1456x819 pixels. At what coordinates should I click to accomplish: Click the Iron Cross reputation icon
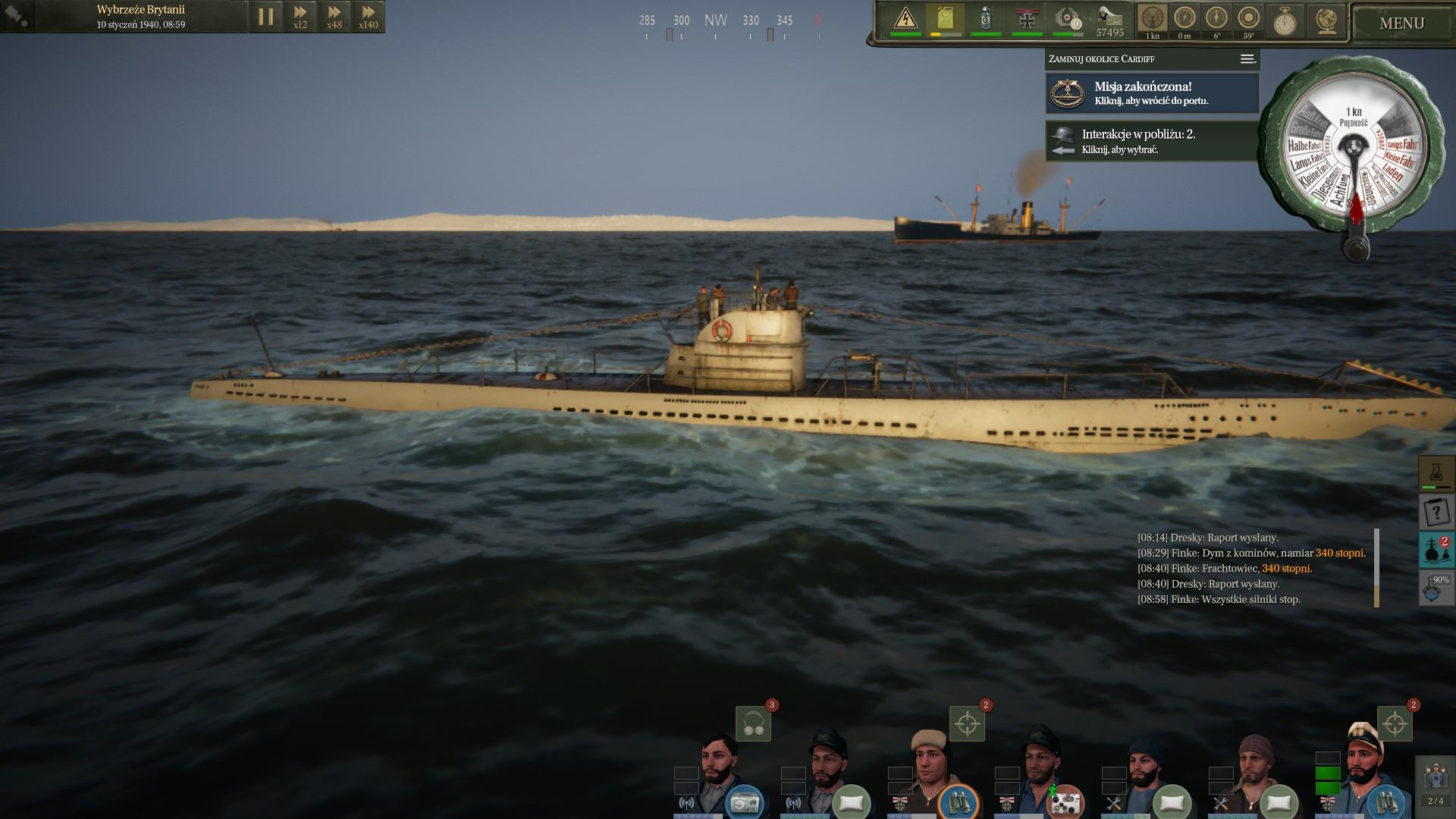coord(1027,19)
